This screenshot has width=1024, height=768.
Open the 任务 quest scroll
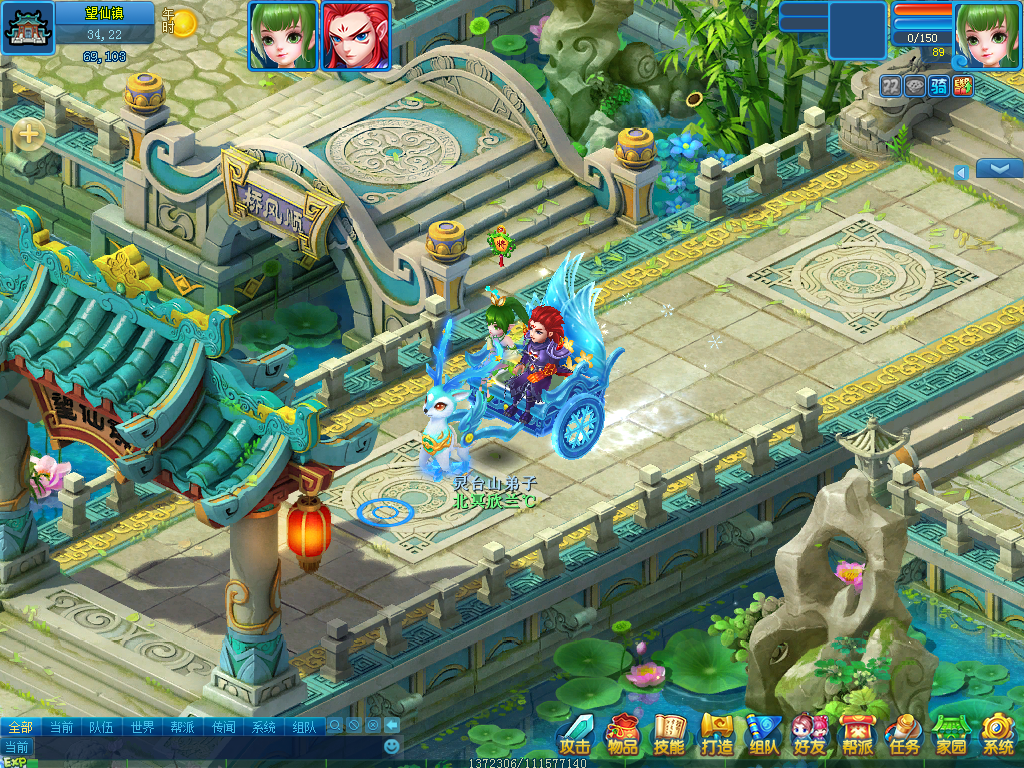[x=904, y=735]
